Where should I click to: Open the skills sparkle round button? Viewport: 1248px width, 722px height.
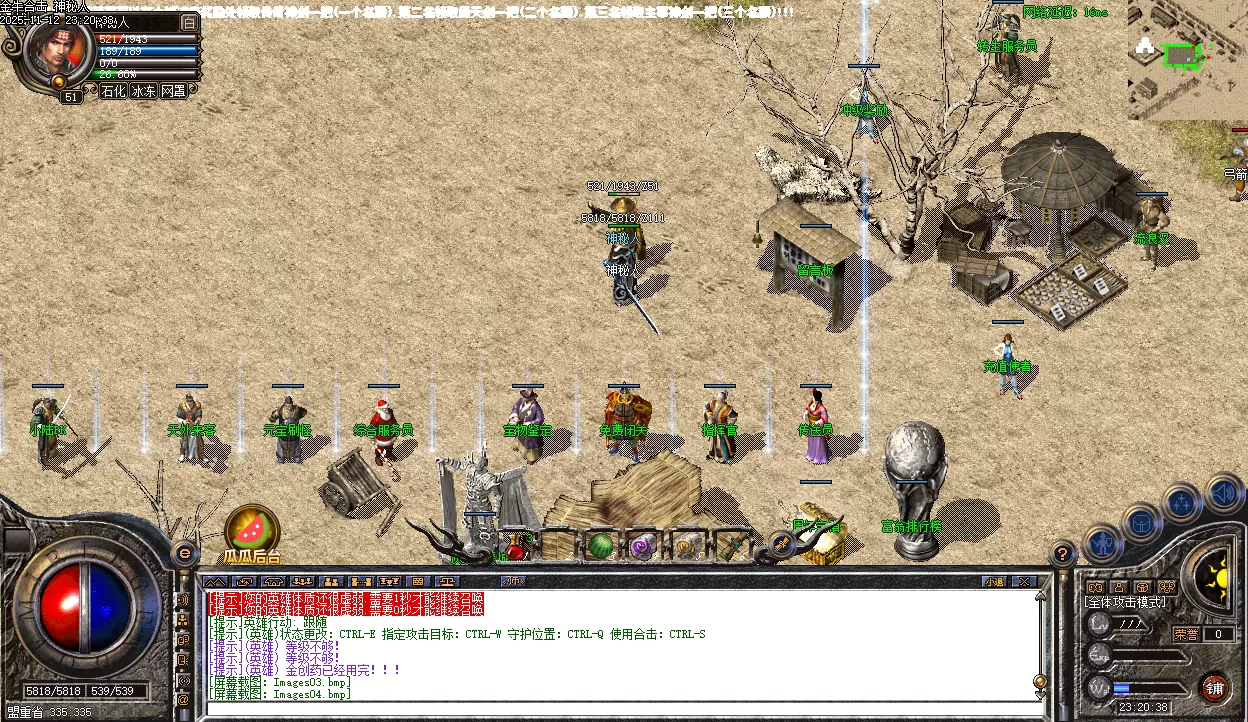coord(1182,502)
